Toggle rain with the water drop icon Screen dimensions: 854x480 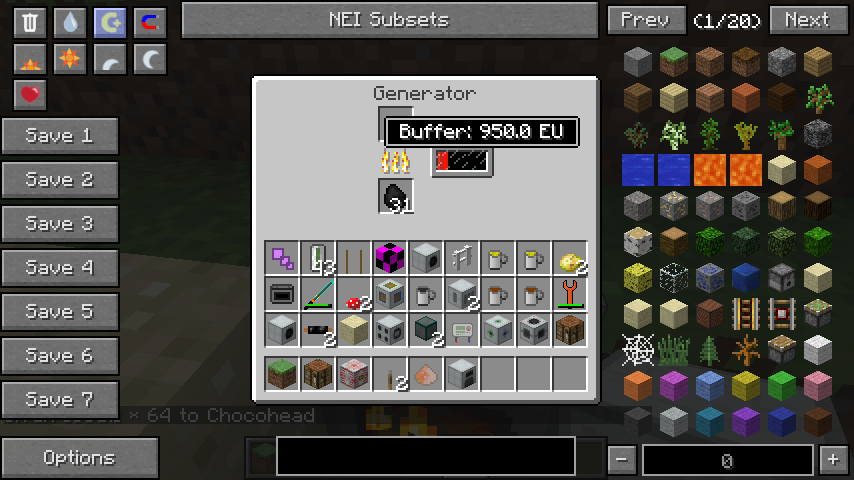pos(70,23)
